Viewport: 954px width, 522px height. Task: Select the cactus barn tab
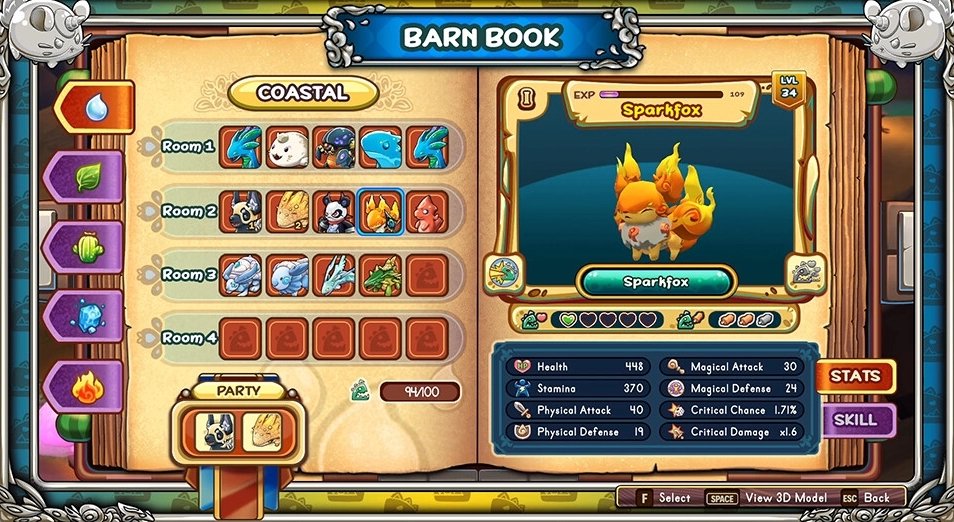pos(87,246)
